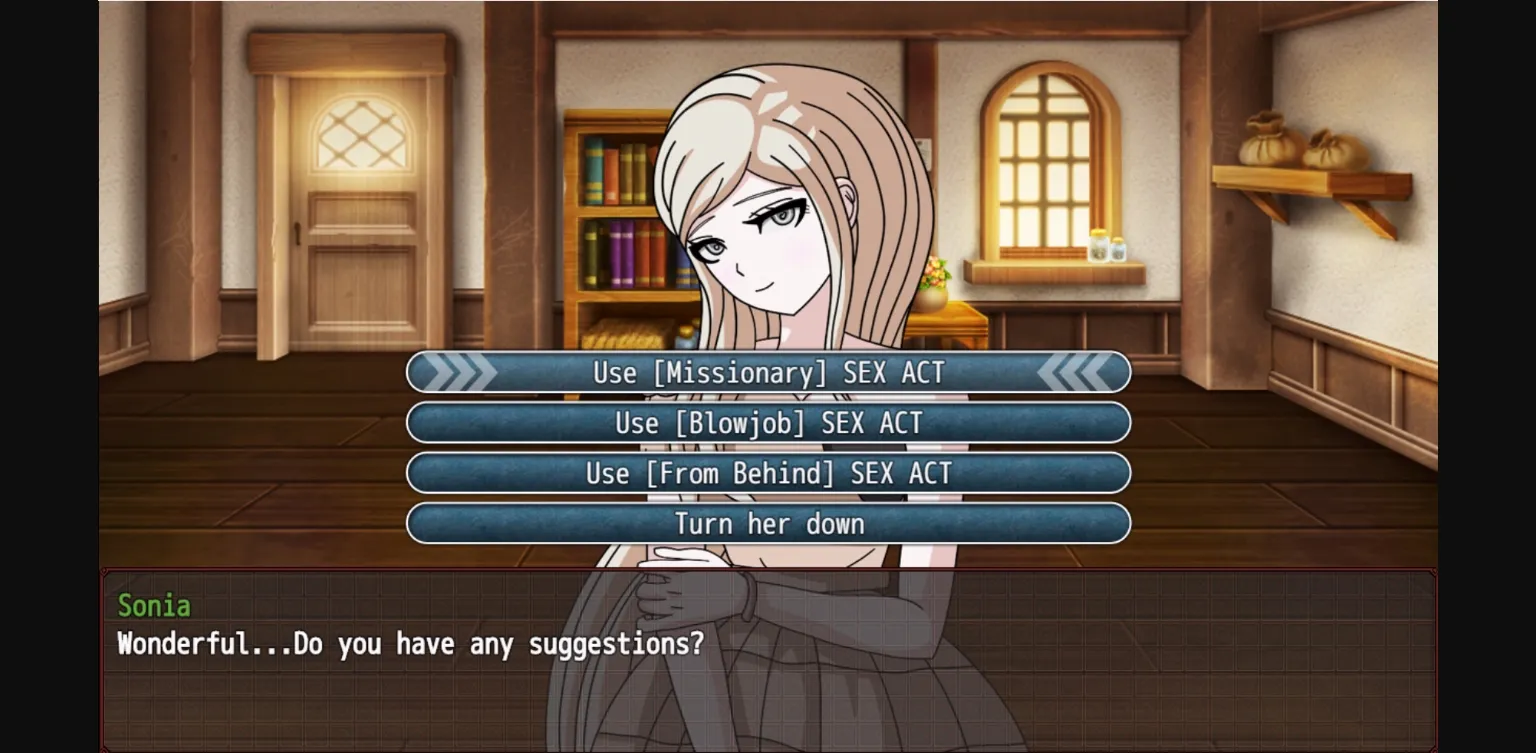Click the dialogue text to advance conversation
This screenshot has width=1536, height=753.
(410, 644)
